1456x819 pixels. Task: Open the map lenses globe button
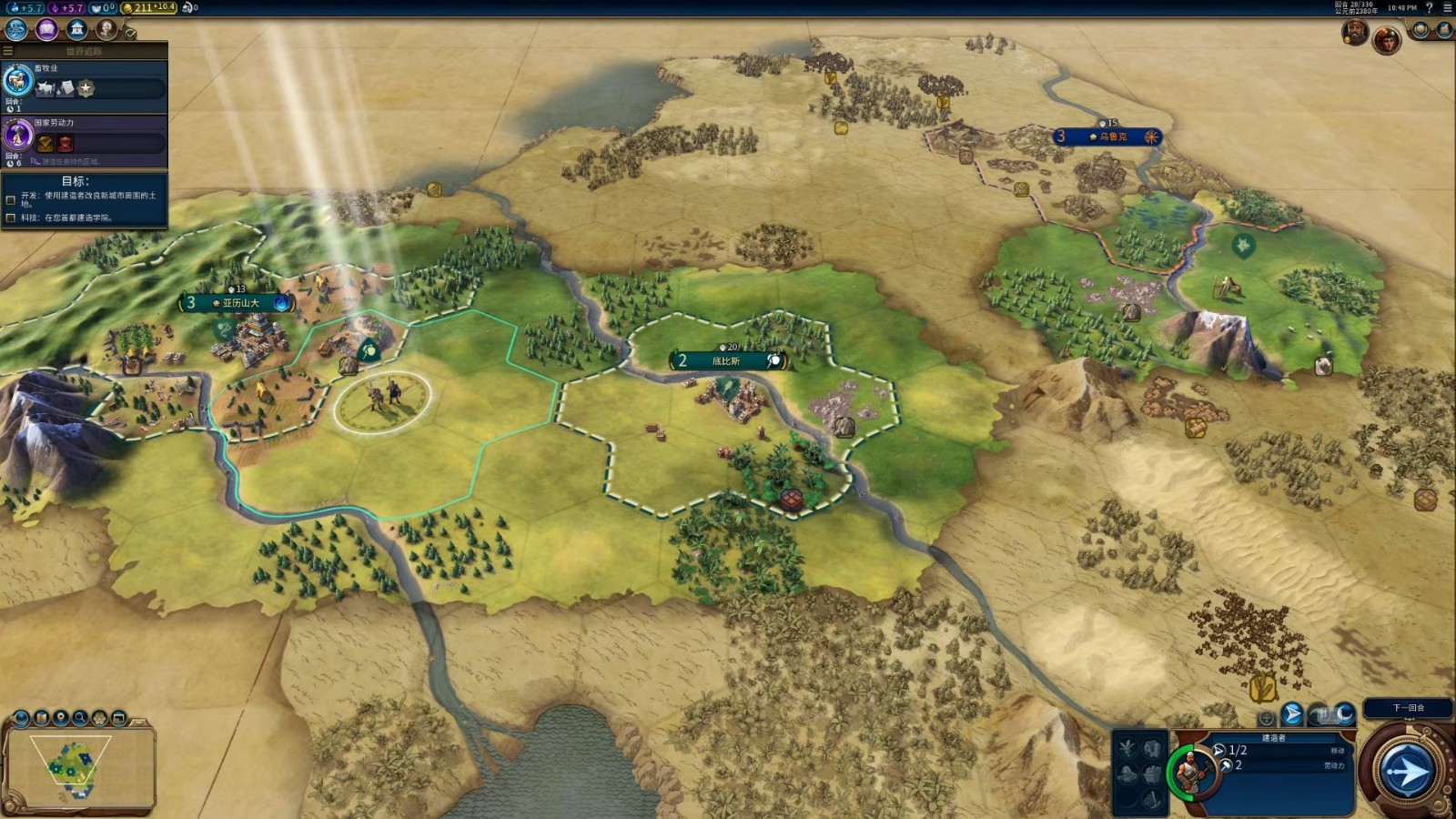(21, 718)
